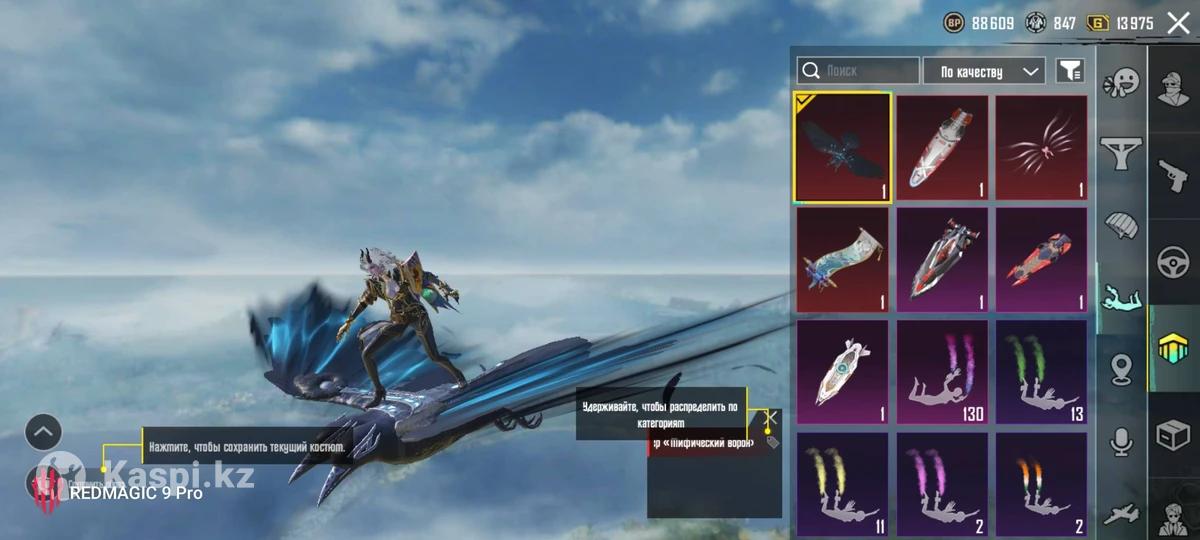This screenshot has height=540, width=1200.
Task: Choose the green smoke trail with 13
Action: point(1041,373)
